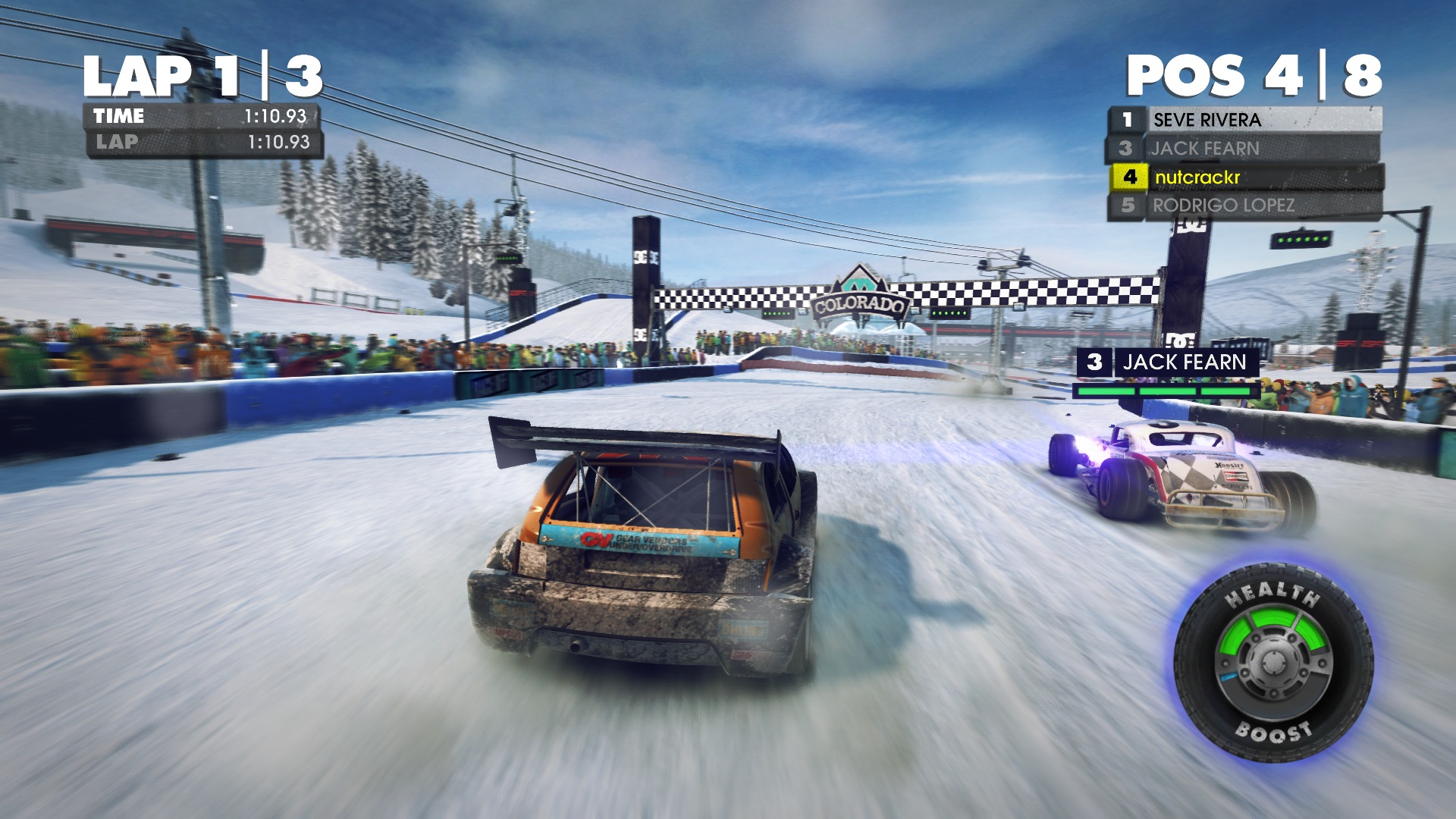The width and height of the screenshot is (1456, 819).
Task: Select Seve Rivera in the standings
Action: coord(1244,120)
